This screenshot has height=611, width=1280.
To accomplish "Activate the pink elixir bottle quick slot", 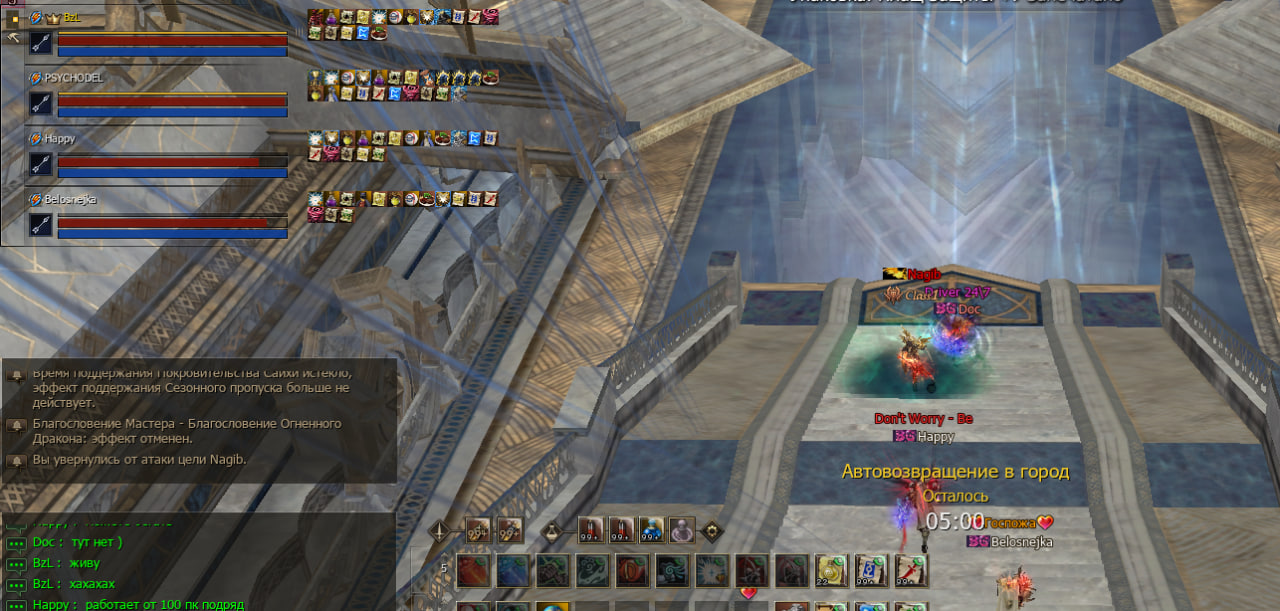I will pos(682,530).
